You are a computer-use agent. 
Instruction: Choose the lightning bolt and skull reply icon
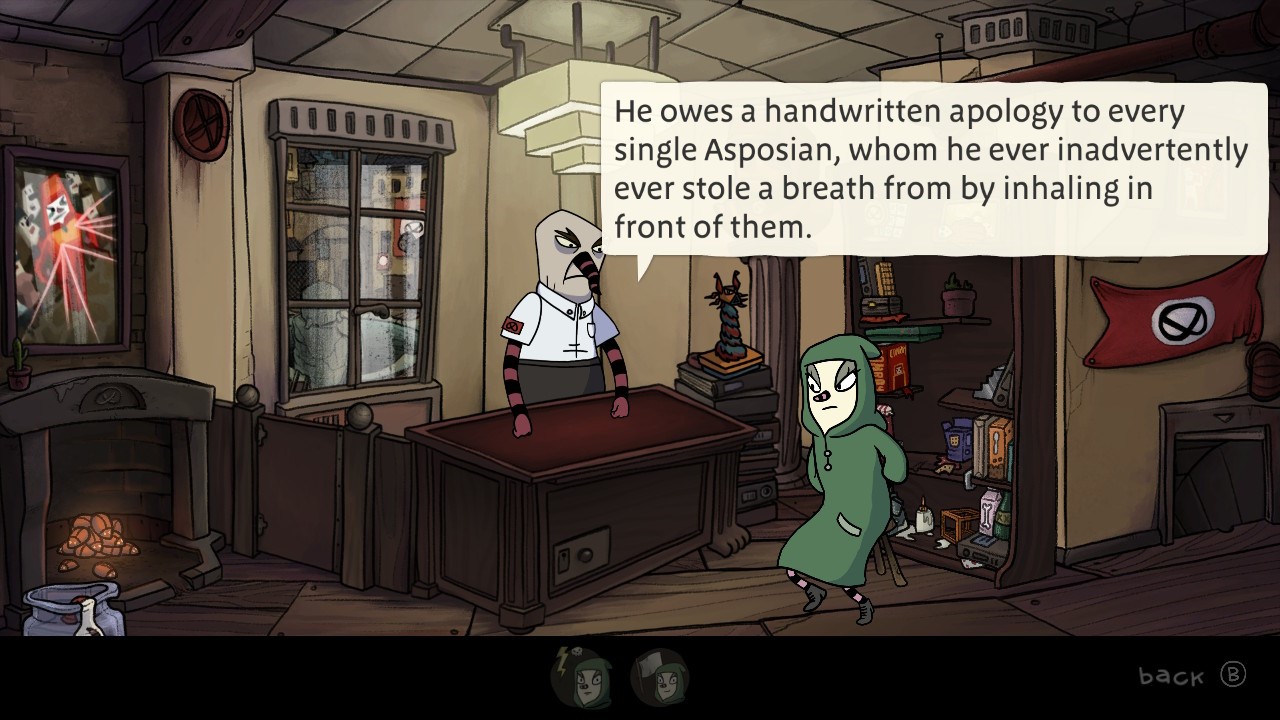(x=580, y=677)
